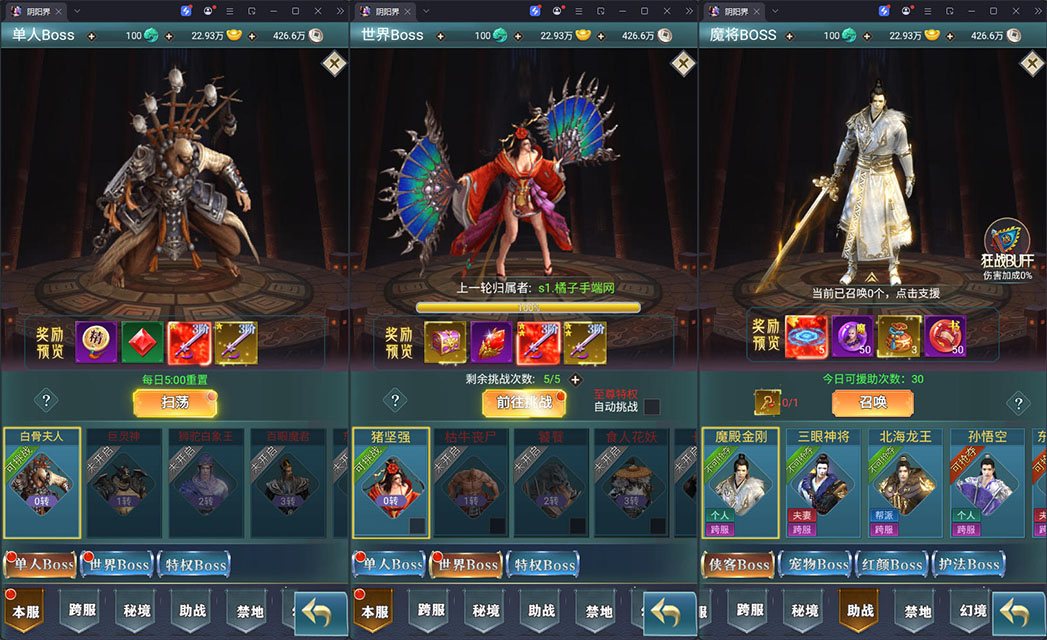Screen dimensions: 1047x640
Task: Tap the 扫荡 sweep button
Action: 175,402
